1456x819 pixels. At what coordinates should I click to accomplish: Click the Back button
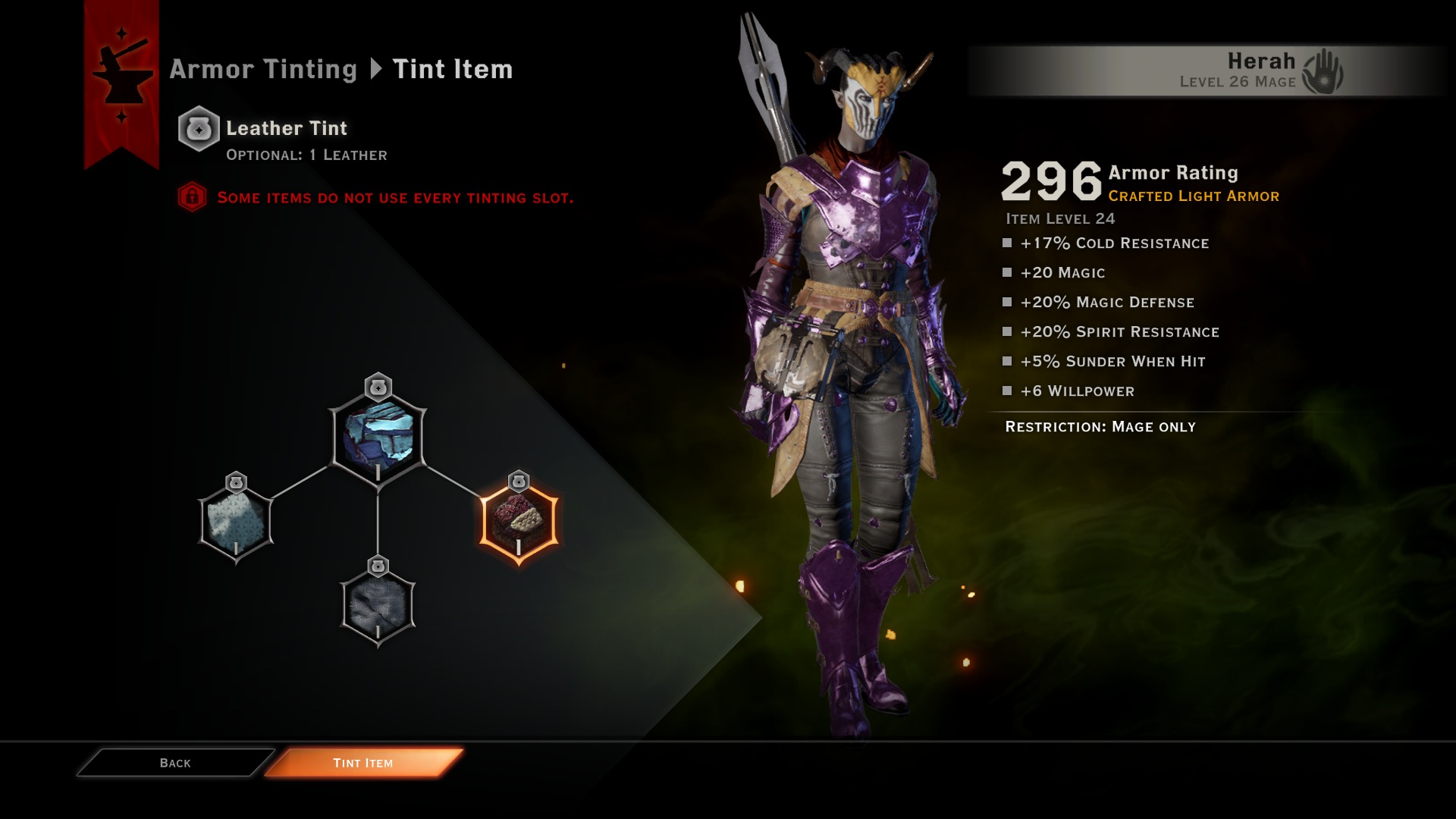175,763
